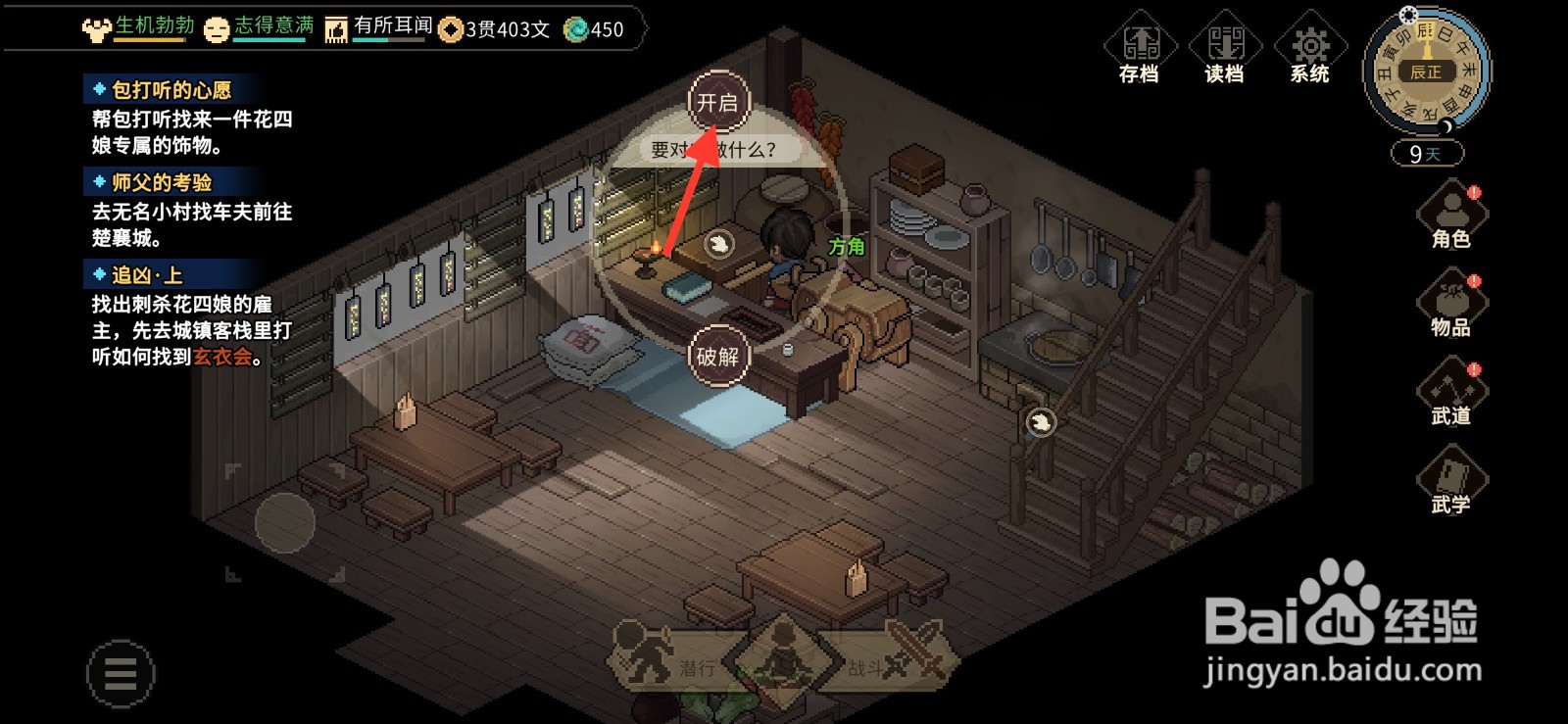
Task: Click the time-of-day dial clock
Action: 1426,71
